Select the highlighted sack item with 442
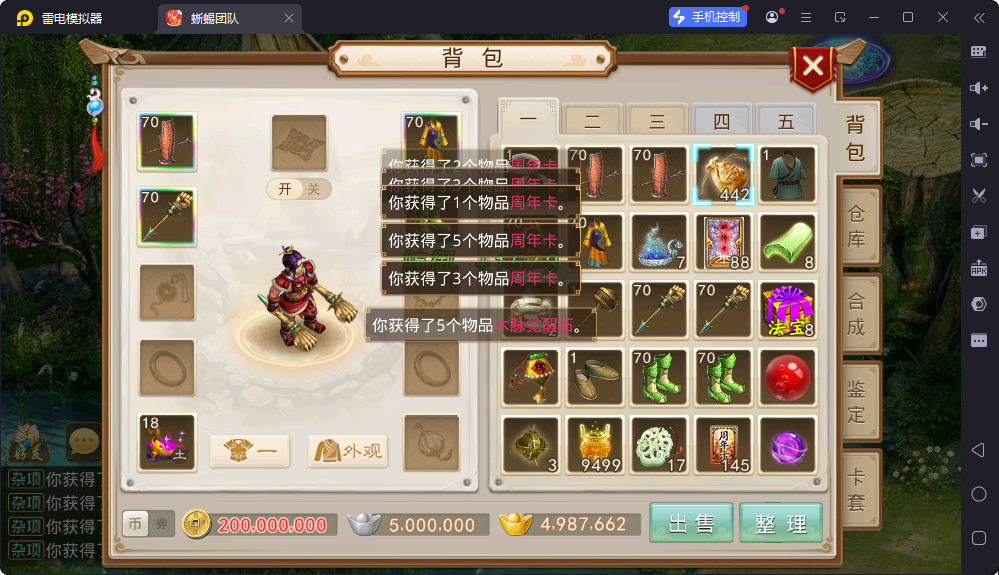This screenshot has width=999, height=575. [x=722, y=174]
